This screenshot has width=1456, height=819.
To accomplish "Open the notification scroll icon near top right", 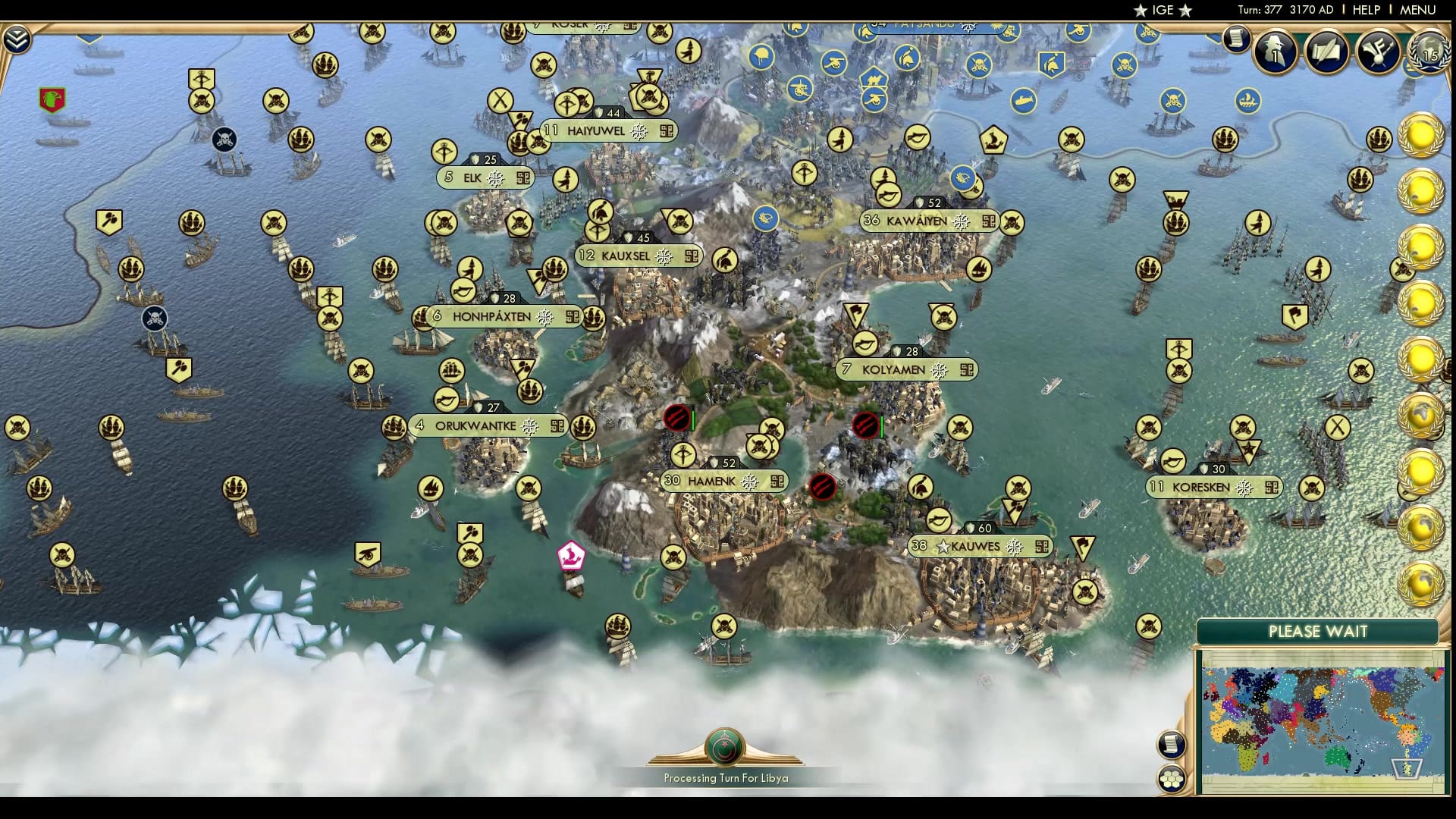I will coord(1235,39).
